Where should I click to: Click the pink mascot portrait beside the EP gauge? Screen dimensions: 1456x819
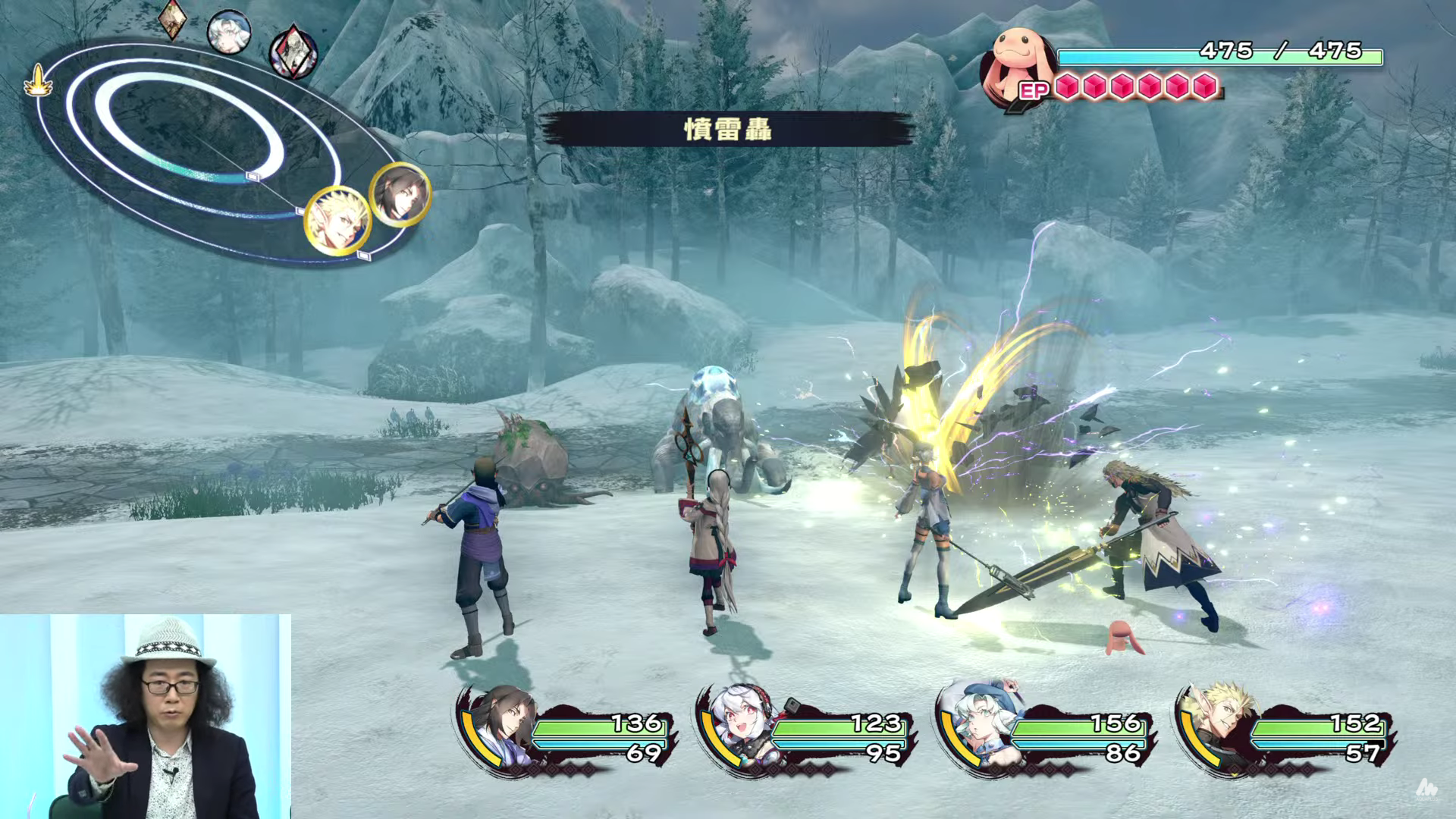pyautogui.click(x=1016, y=64)
